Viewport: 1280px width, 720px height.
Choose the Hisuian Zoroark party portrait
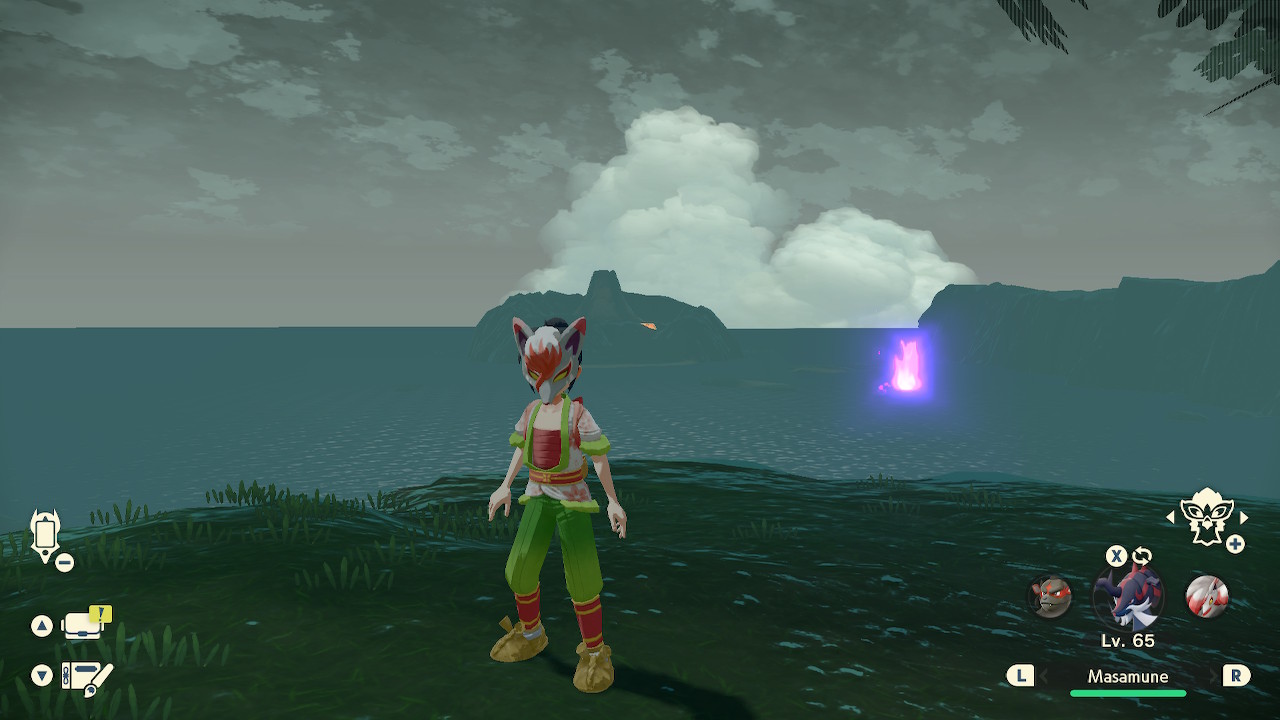(1206, 597)
